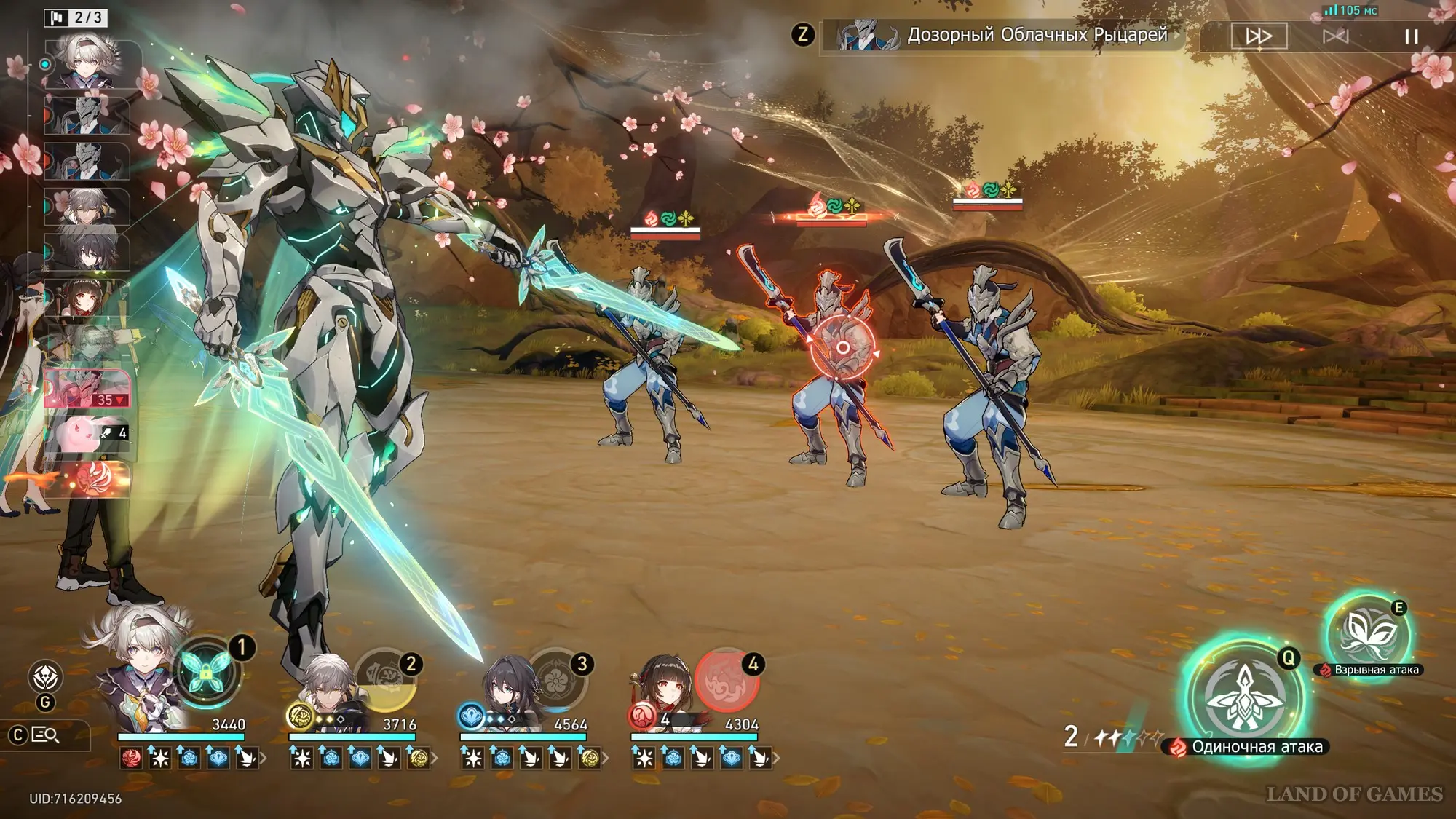Trigger the first character's butterfly ultimate
Screen dimensions: 1456x819
click(x=207, y=671)
